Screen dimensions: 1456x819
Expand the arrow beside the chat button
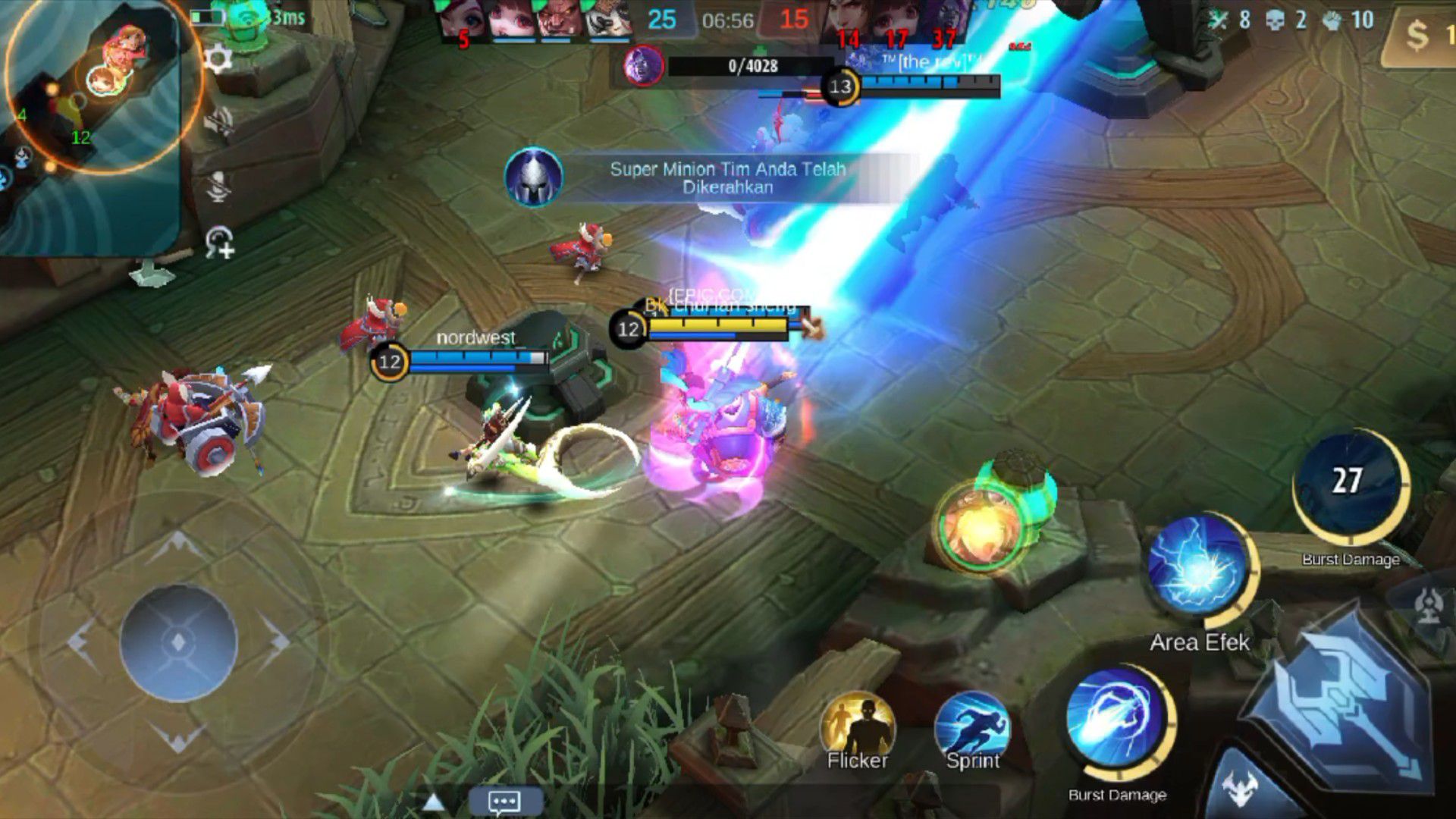pos(433,802)
